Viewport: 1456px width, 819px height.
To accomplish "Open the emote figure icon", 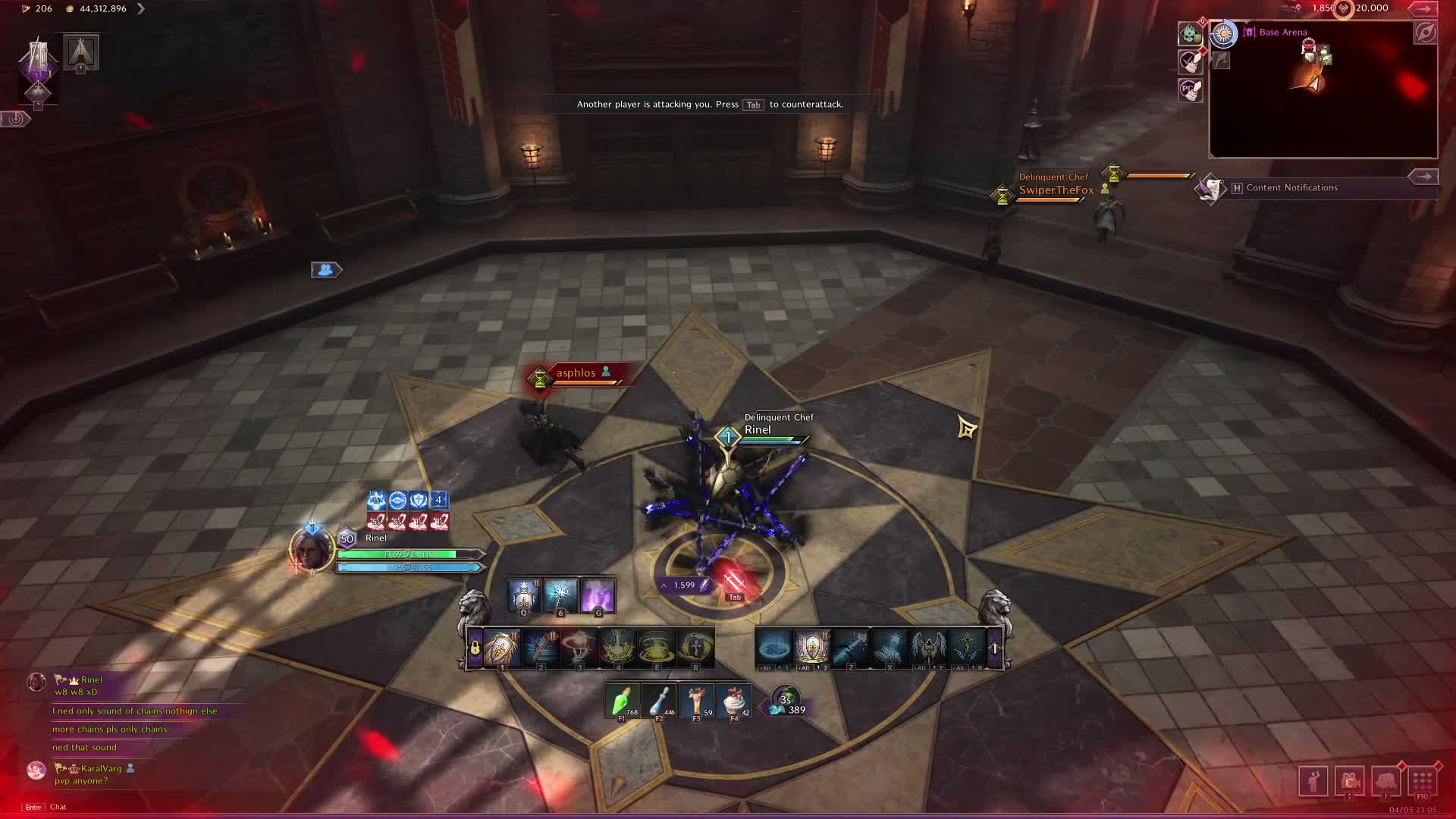I will click(1313, 780).
